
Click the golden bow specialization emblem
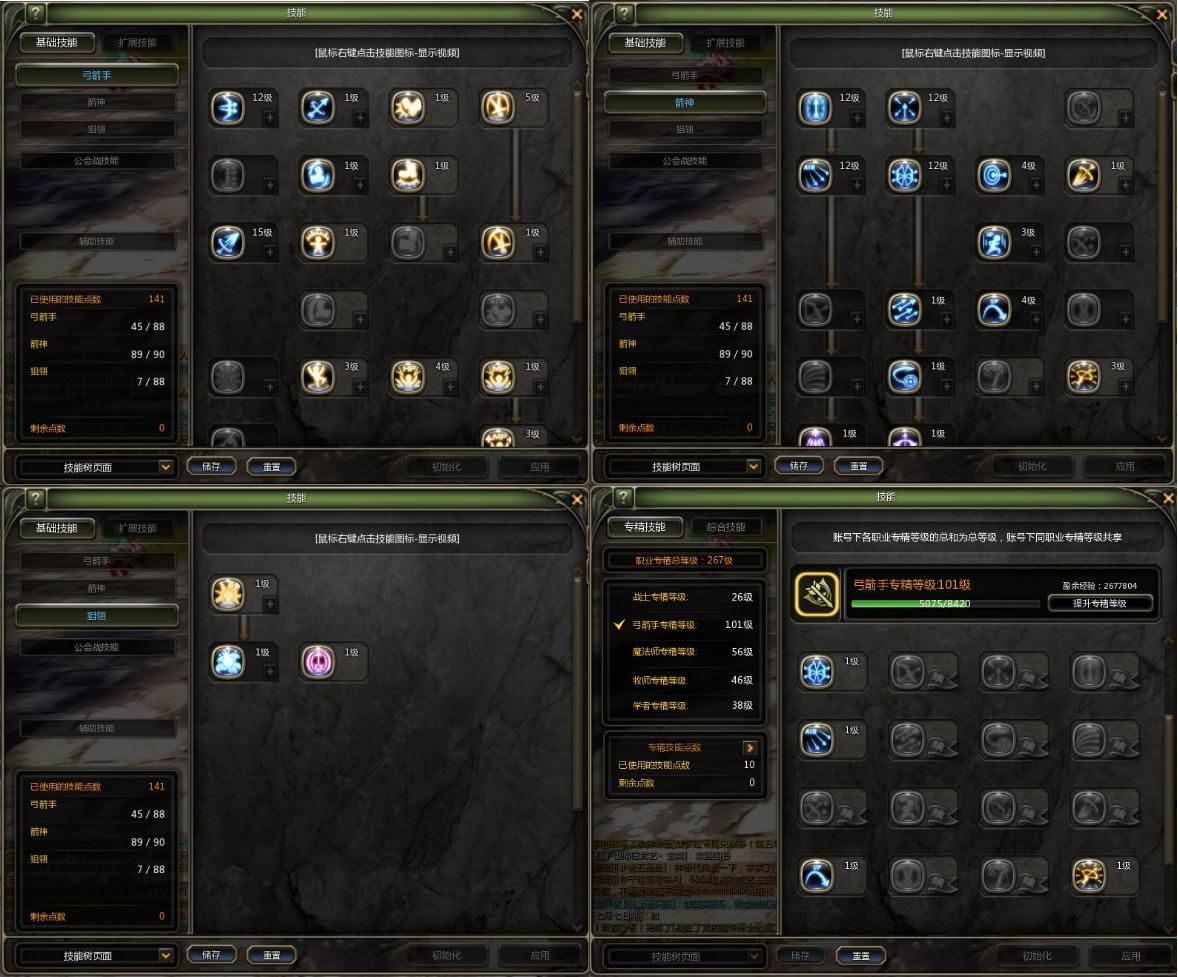[816, 594]
